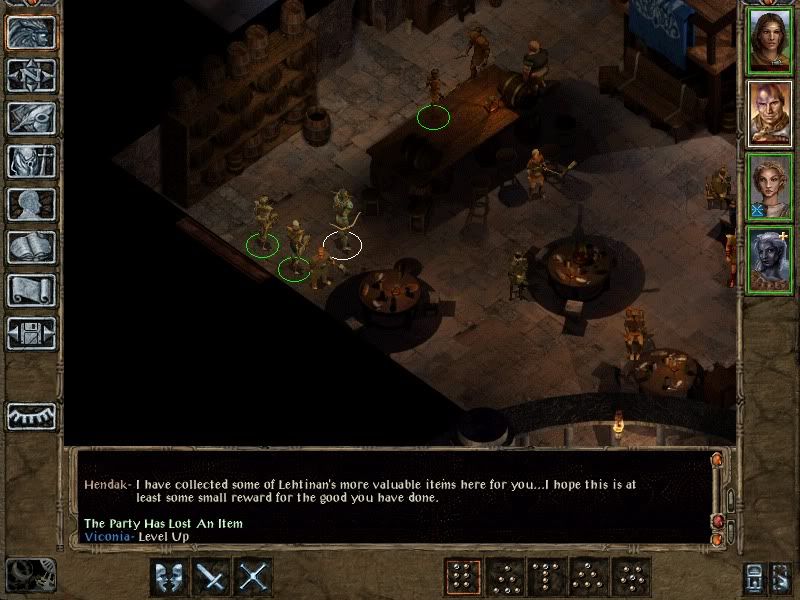
Task: Open the area map with compass button
Action: (x=31, y=75)
